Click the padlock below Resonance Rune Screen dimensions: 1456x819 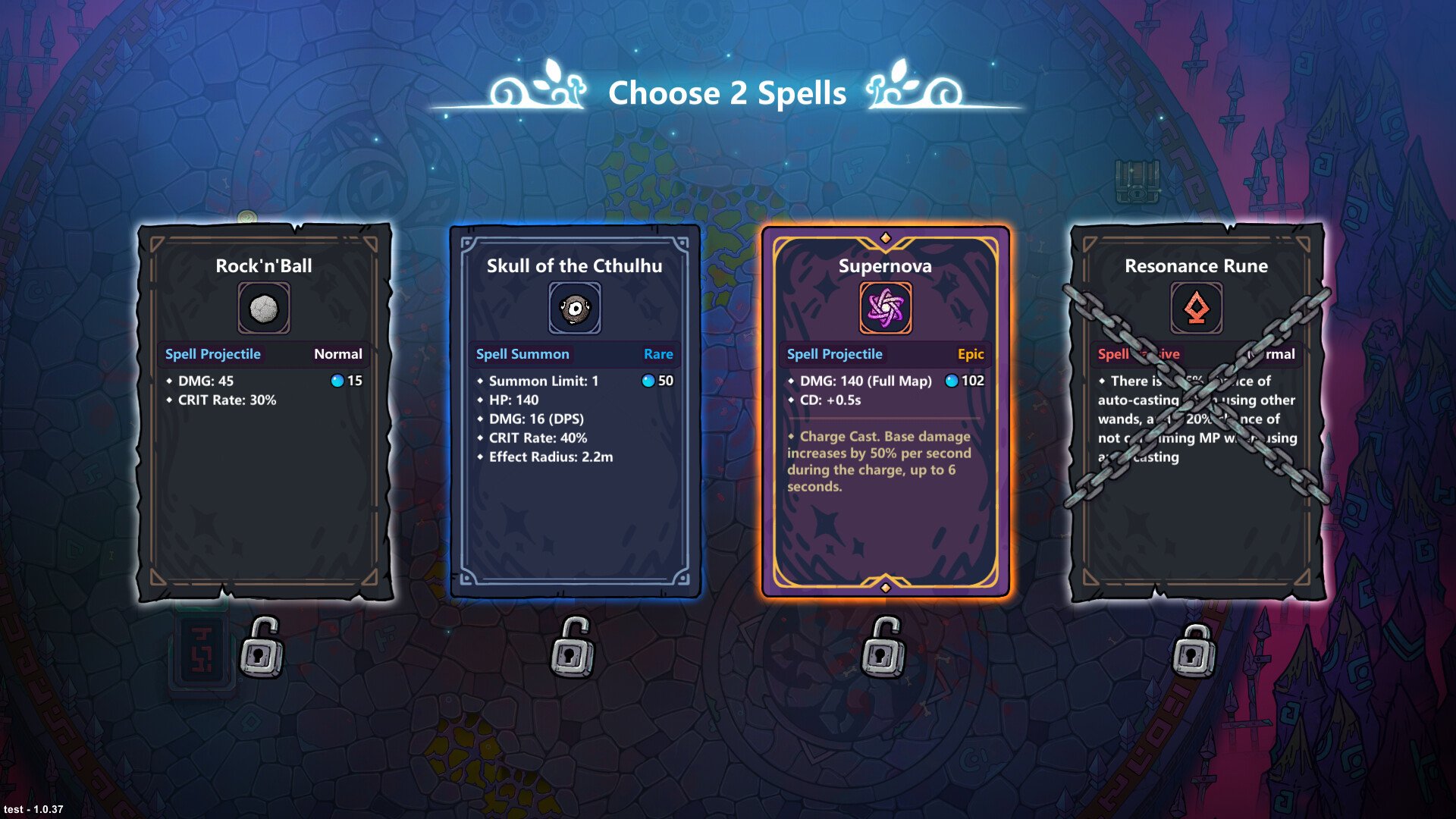coord(1194,651)
